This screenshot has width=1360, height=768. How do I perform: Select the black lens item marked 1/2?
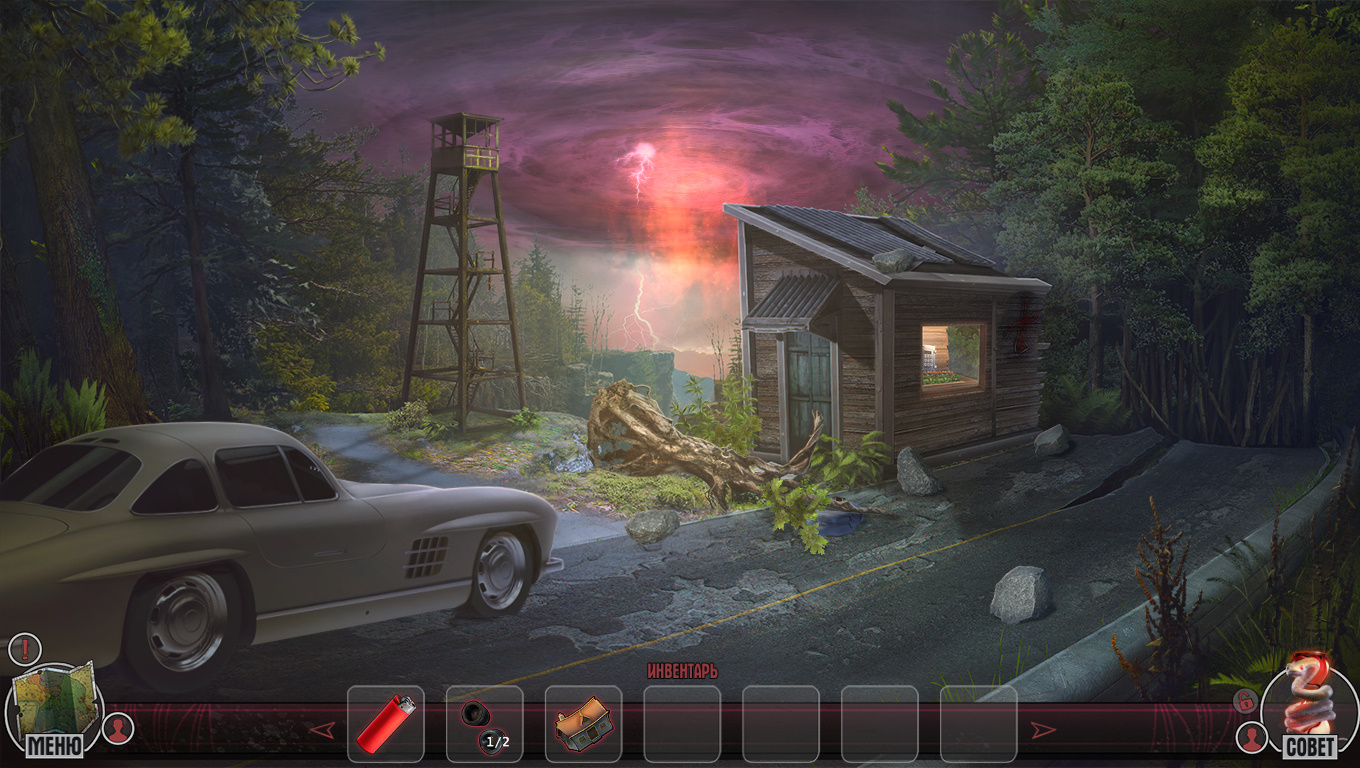484,723
